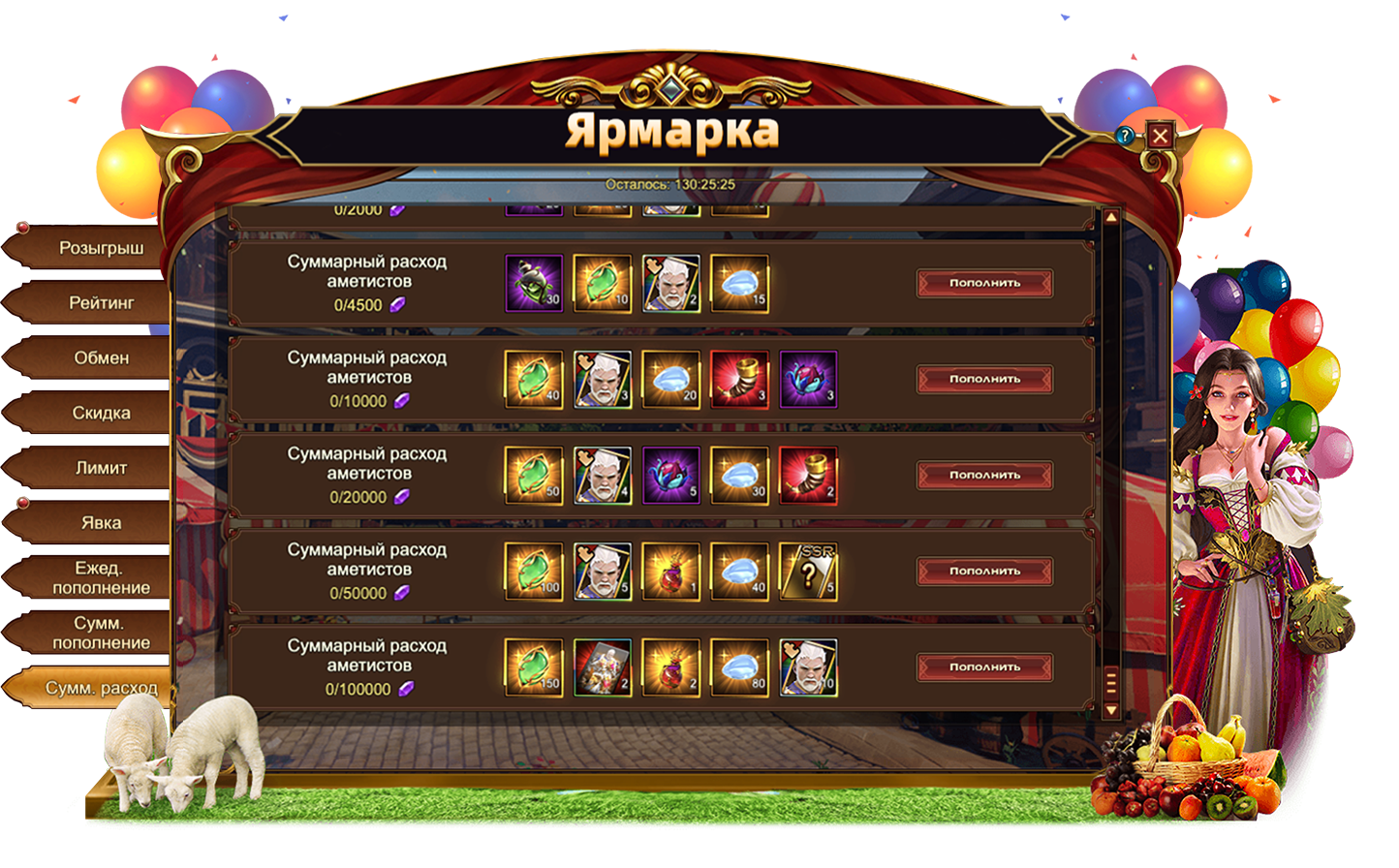Click Пополнить for the 0/20000 amethyst tier
This screenshot has width=1399, height=868.
pyautogui.click(x=984, y=475)
